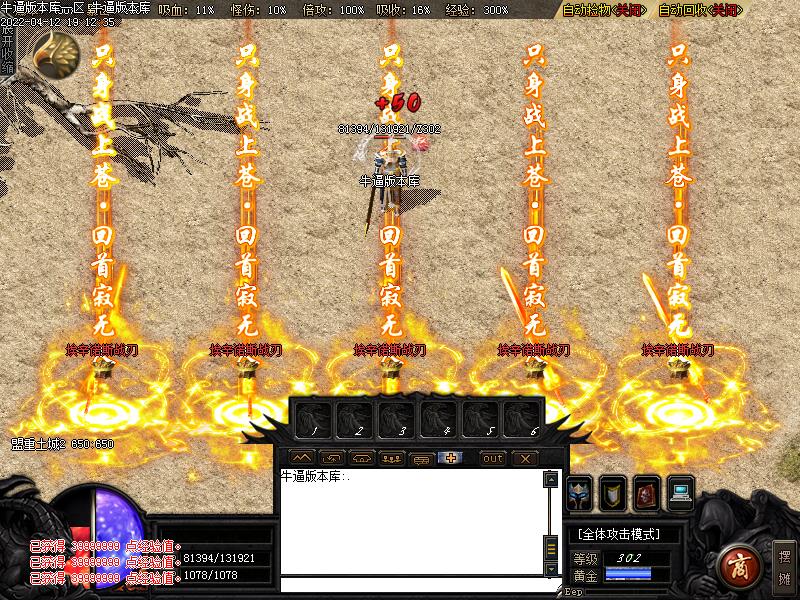Click the orange plus button
This screenshot has width=800, height=600.
click(x=452, y=458)
